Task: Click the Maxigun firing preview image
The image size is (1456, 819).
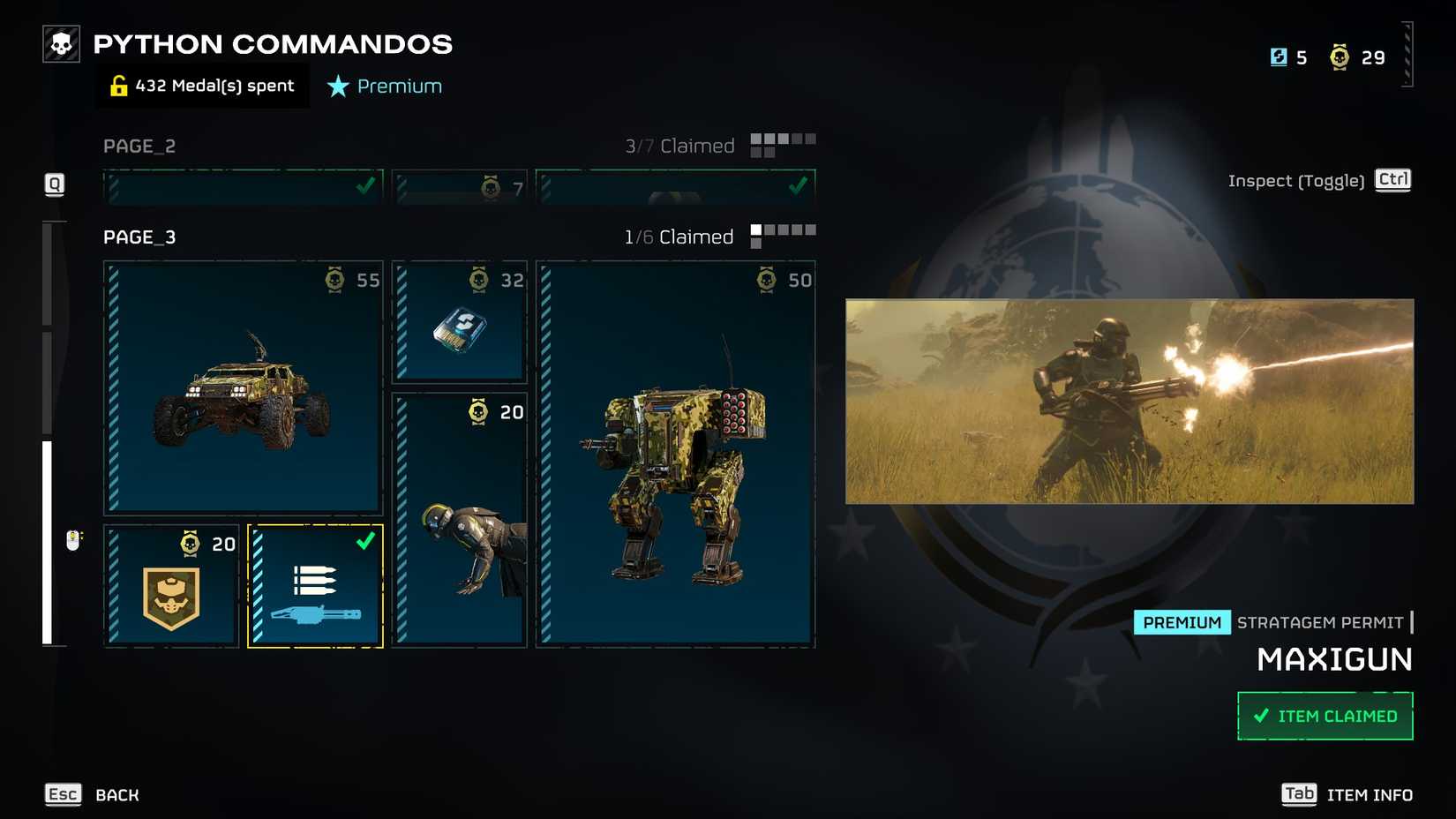Action: point(1128,402)
